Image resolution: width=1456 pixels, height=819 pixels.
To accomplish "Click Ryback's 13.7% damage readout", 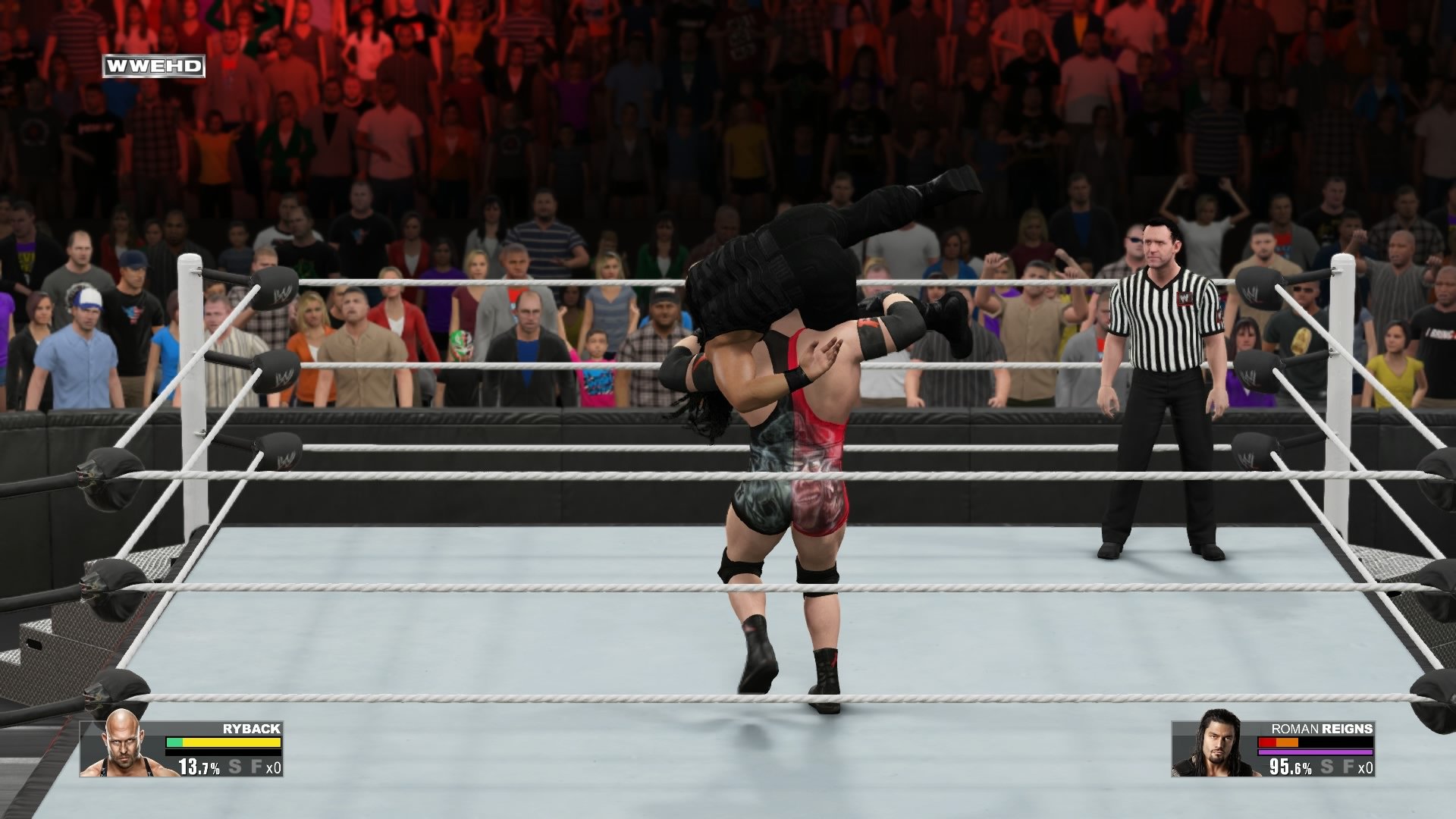I will [x=199, y=767].
